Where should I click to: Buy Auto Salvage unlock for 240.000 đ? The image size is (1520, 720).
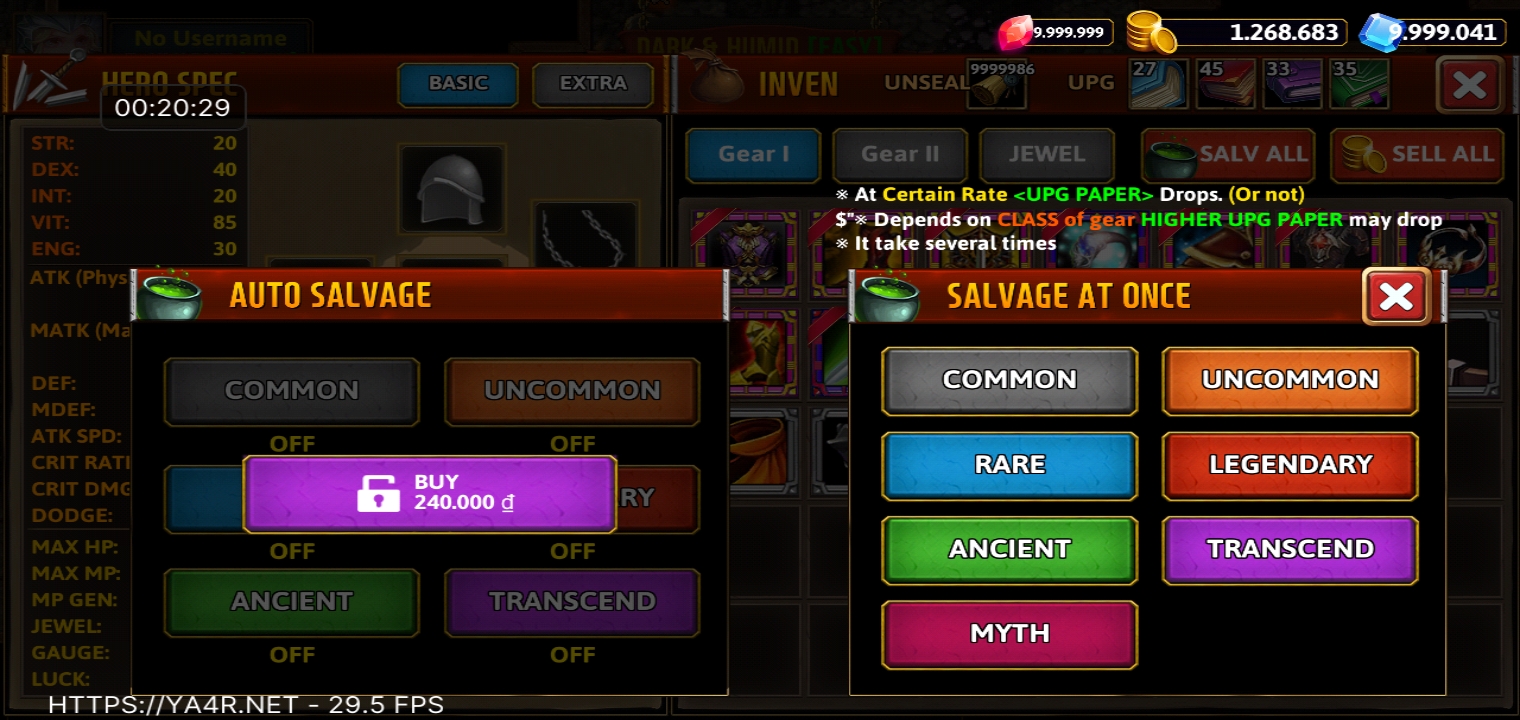pos(429,493)
